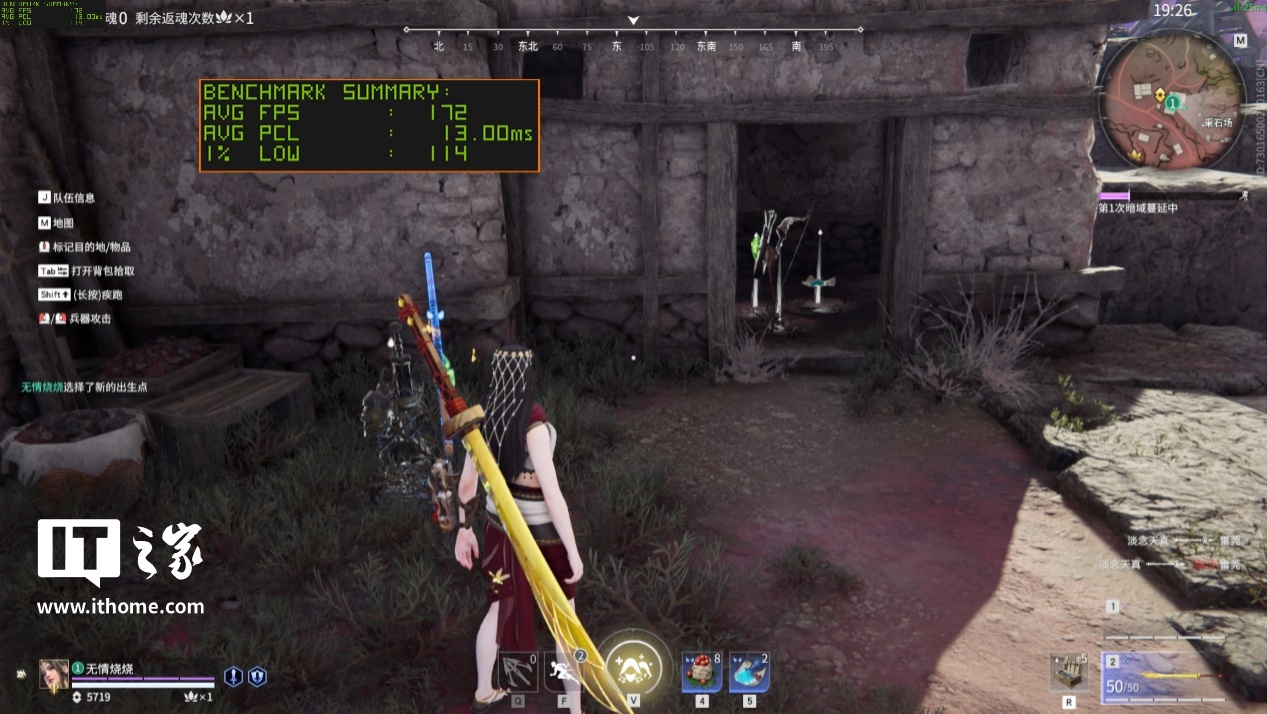The width and height of the screenshot is (1267, 714).
Task: Use the red berry sack consumable
Action: 702,672
